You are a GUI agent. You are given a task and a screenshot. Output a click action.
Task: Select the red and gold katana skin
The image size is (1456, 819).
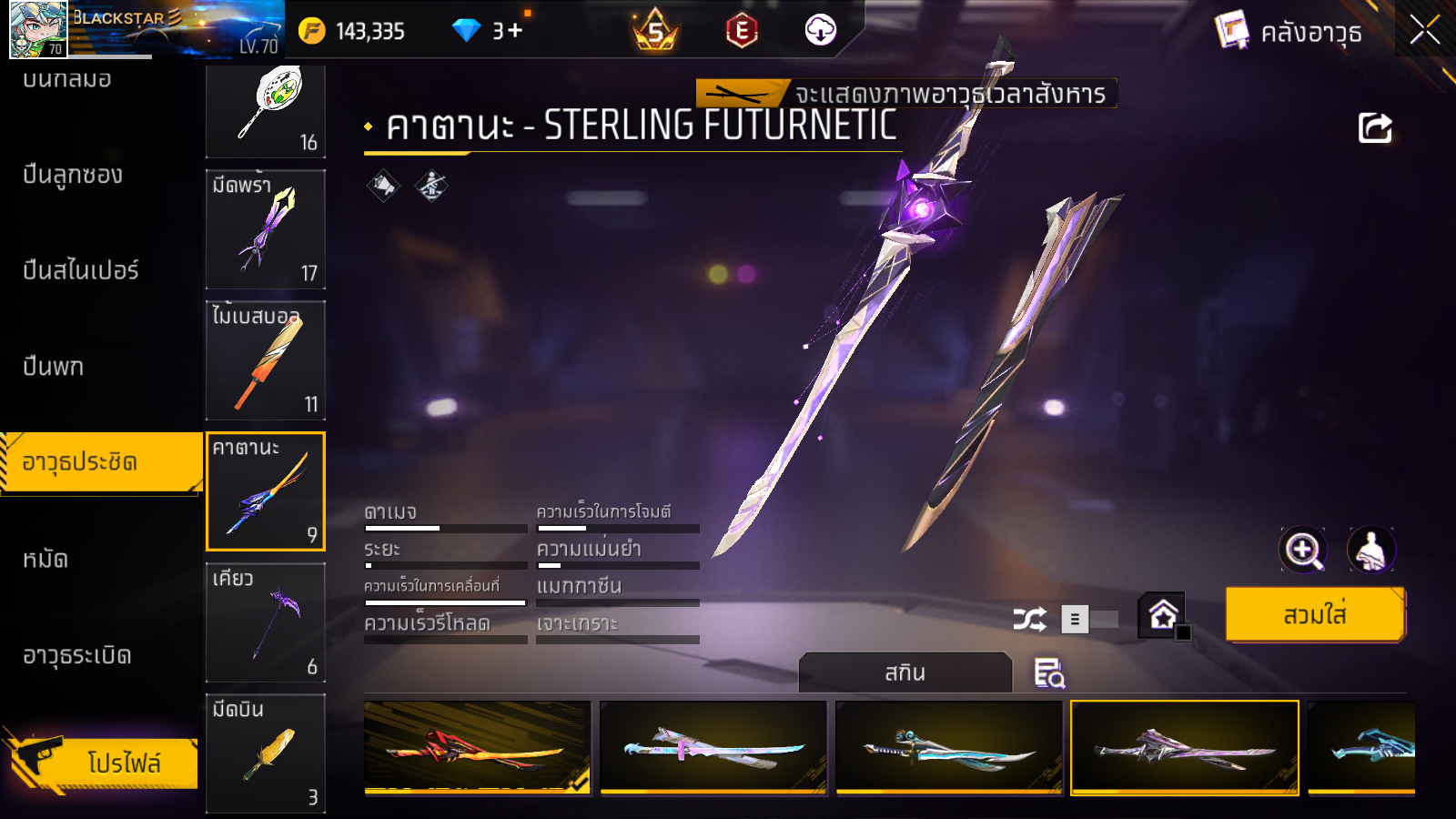tap(477, 748)
